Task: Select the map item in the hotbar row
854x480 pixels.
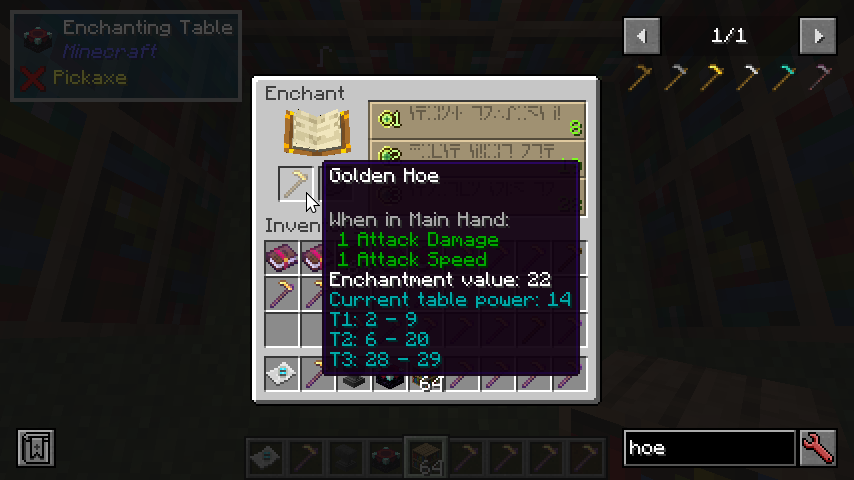Action: [282, 374]
